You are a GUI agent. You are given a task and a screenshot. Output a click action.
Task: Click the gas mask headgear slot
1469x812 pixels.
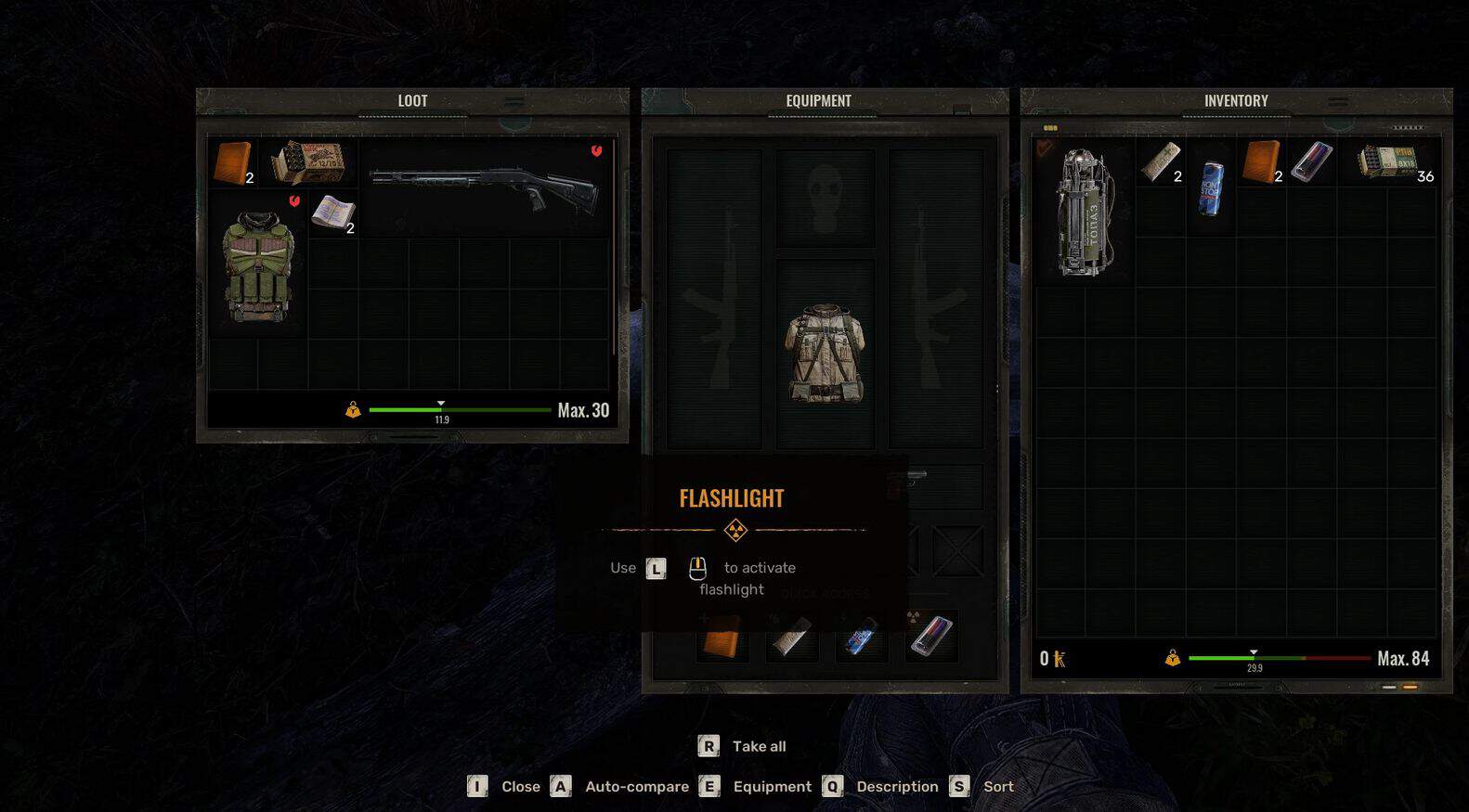tap(825, 197)
